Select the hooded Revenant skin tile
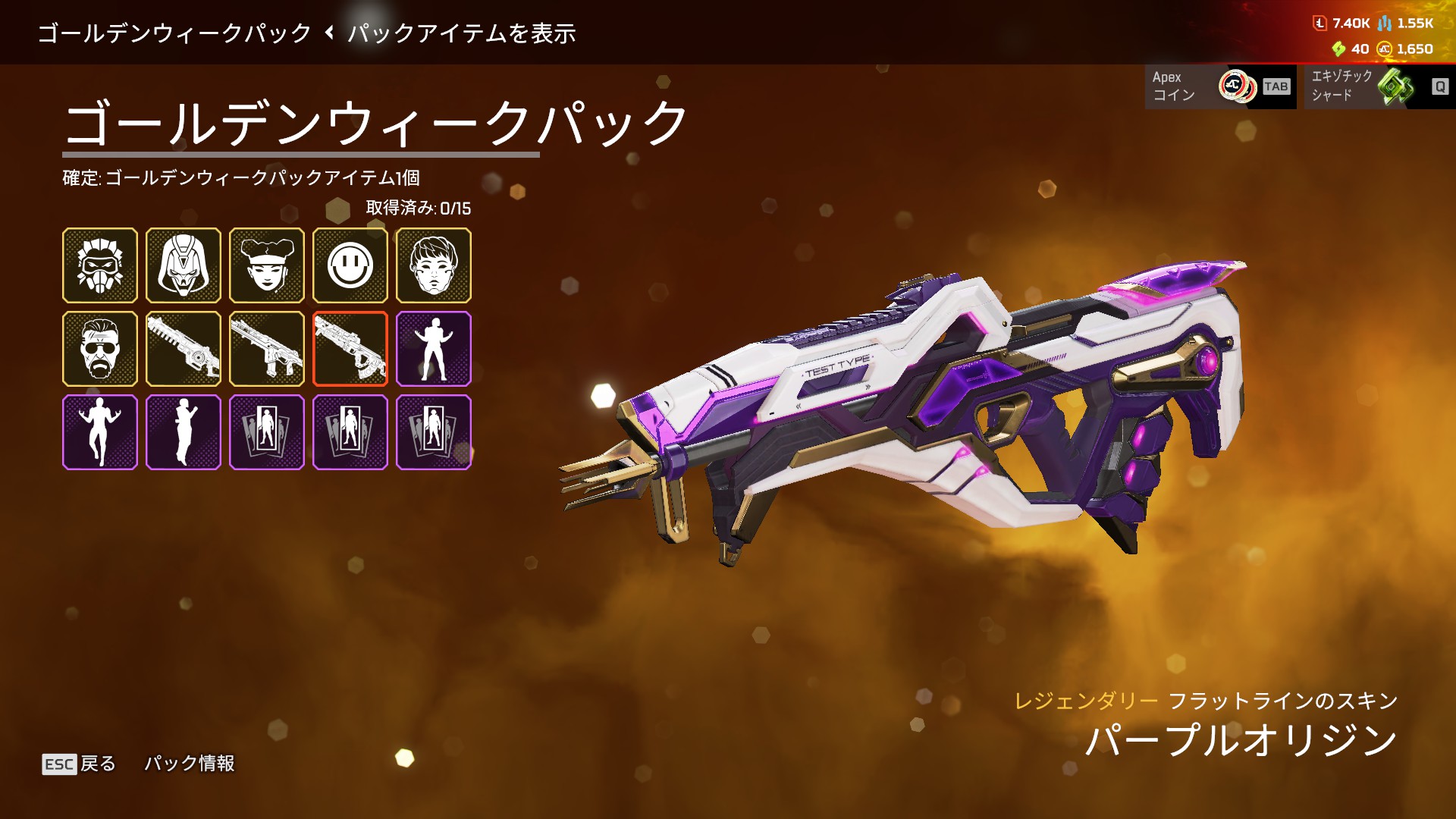Screen dimensions: 1456x819 184,265
